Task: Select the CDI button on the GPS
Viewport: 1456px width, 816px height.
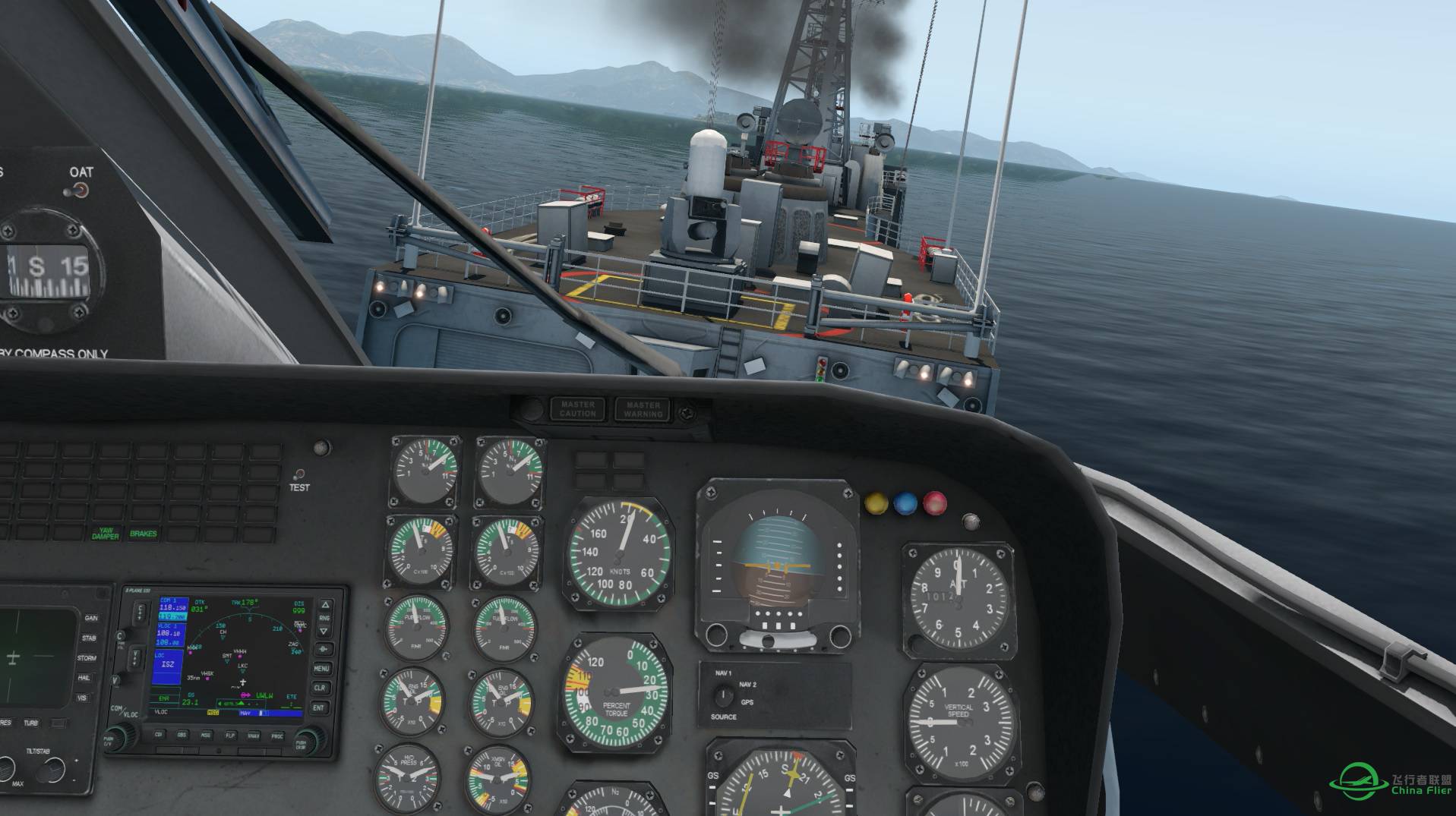Action: coord(159,735)
